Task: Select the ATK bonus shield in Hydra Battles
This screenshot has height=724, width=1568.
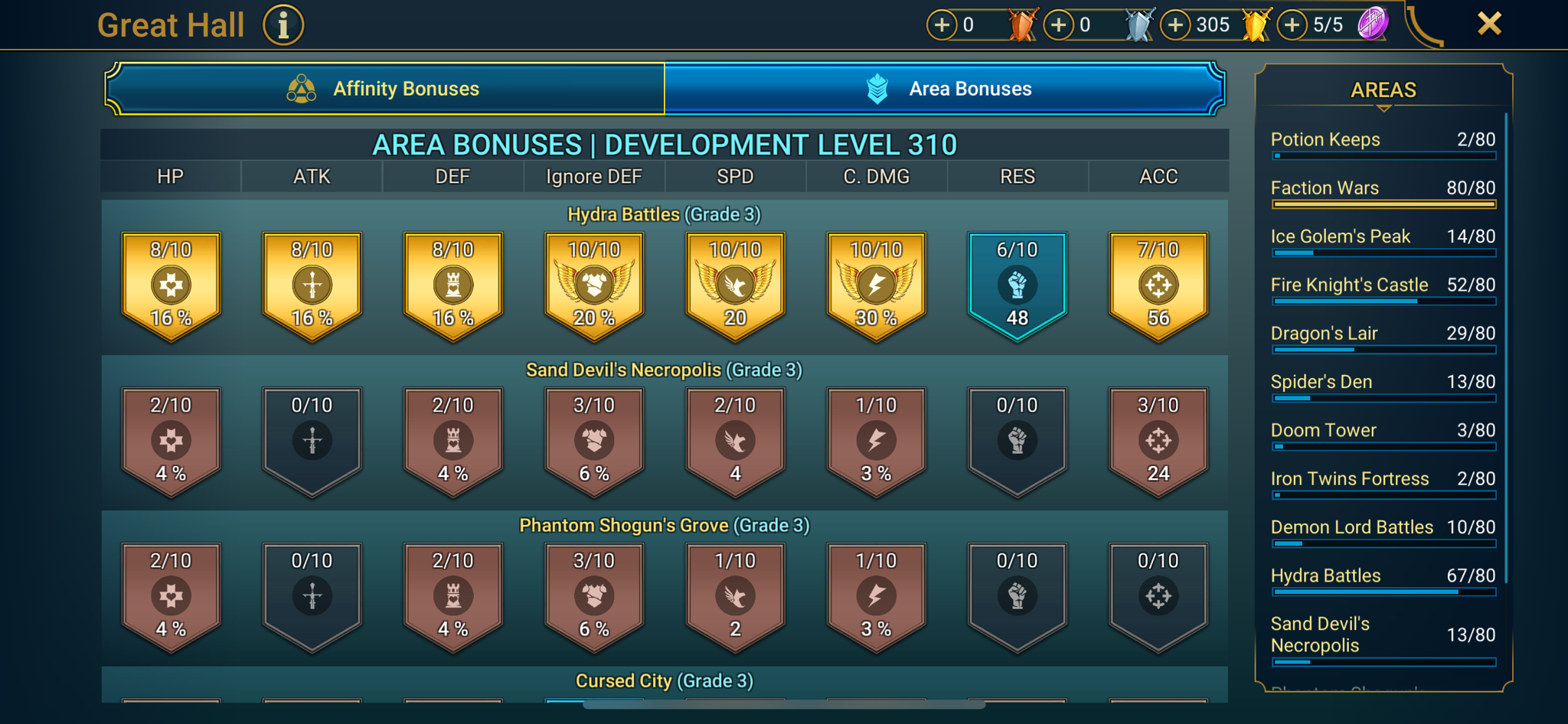Action: [x=311, y=284]
